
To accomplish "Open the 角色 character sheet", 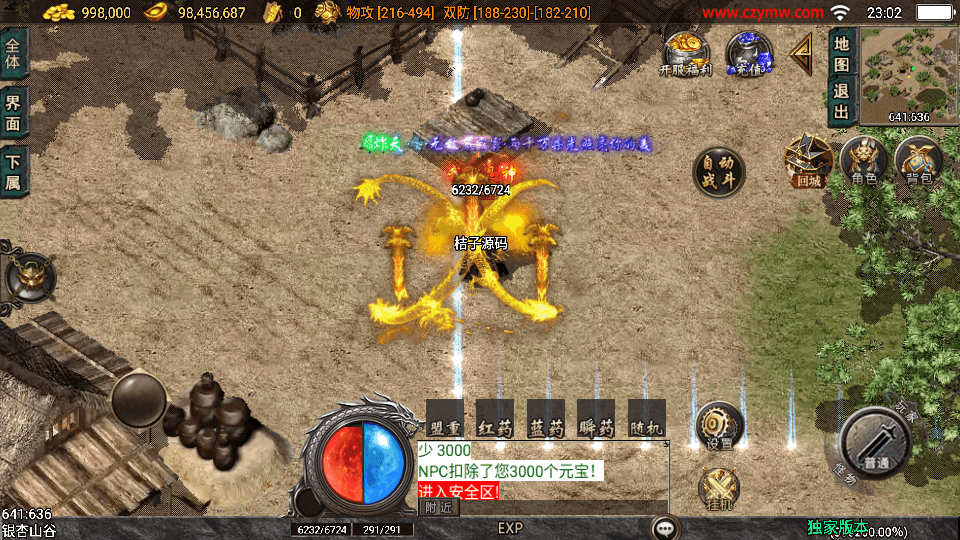I will pos(863,162).
